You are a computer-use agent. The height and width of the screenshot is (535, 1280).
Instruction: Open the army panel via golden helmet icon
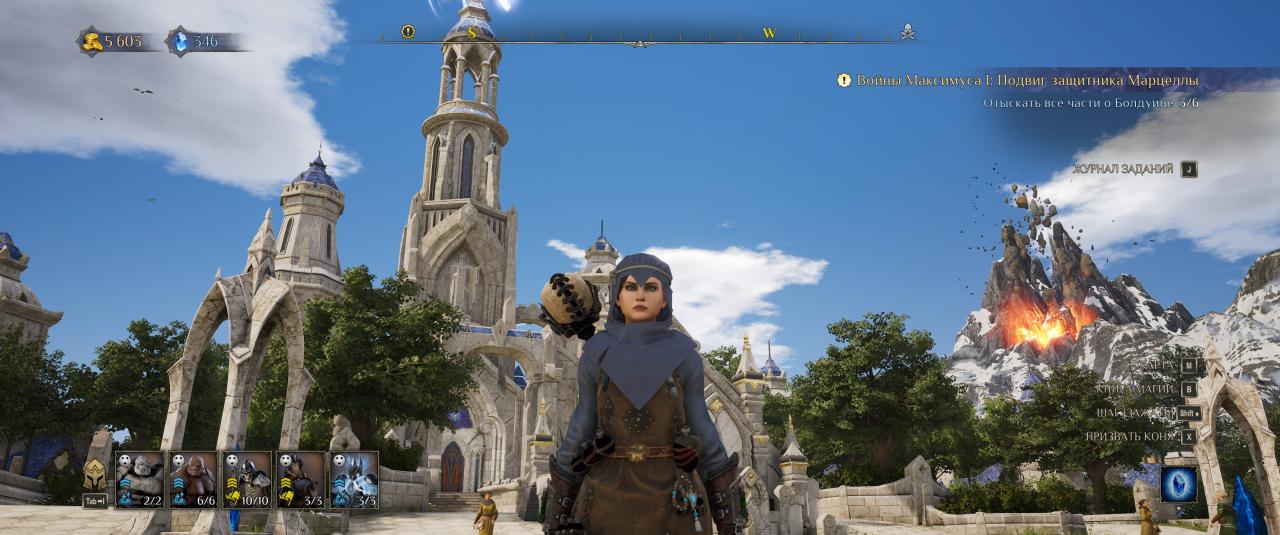coord(95,474)
